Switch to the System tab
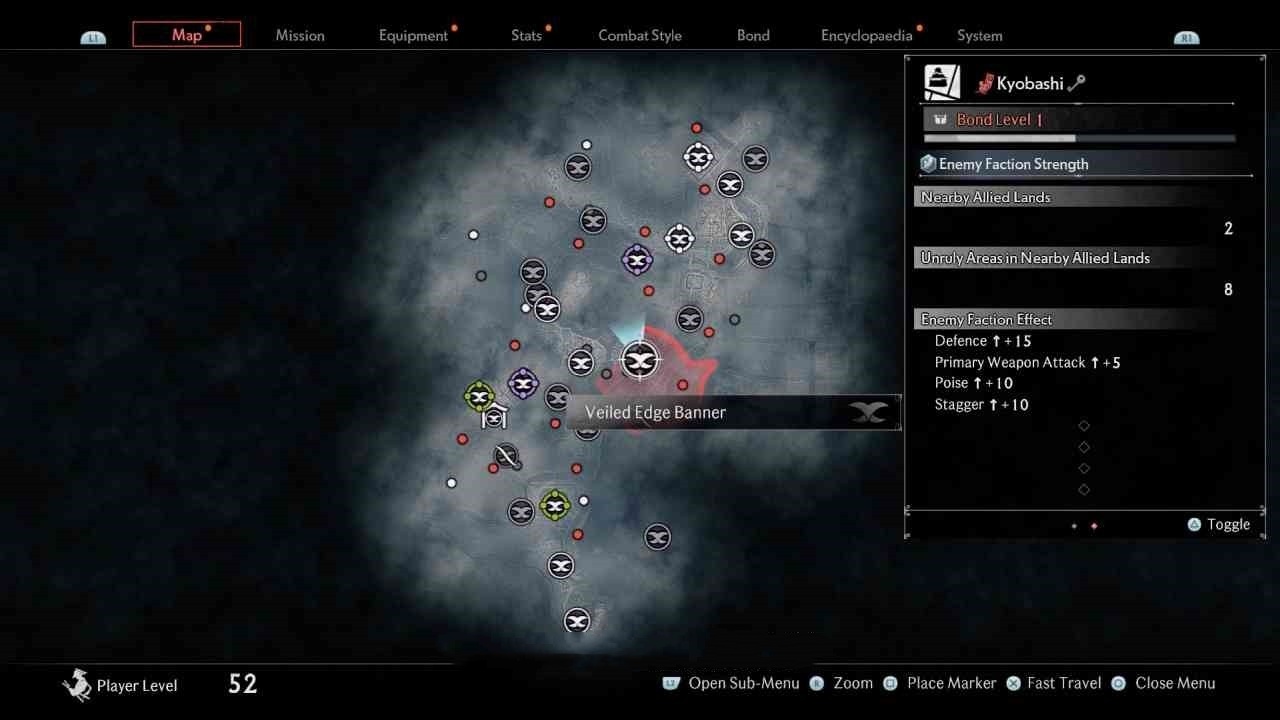This screenshot has height=720, width=1280. [979, 35]
